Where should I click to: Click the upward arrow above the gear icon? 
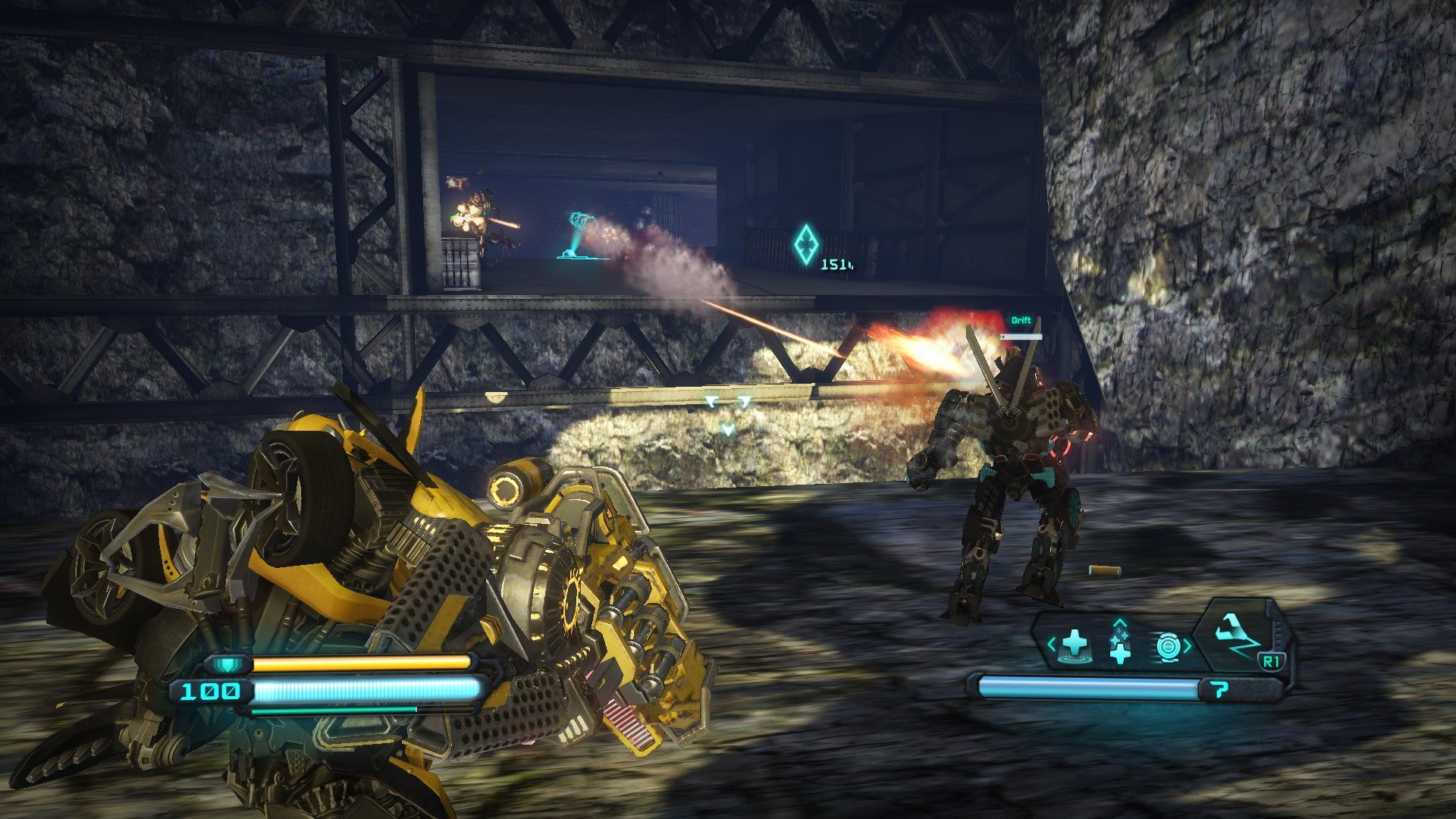(x=1119, y=622)
